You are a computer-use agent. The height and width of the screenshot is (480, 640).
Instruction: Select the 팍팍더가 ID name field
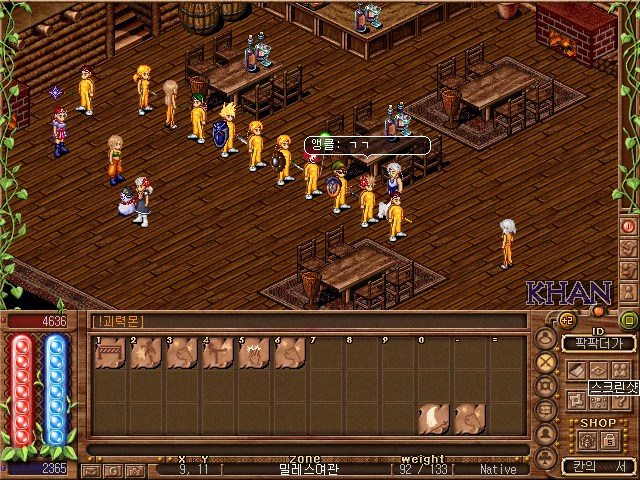tap(598, 343)
